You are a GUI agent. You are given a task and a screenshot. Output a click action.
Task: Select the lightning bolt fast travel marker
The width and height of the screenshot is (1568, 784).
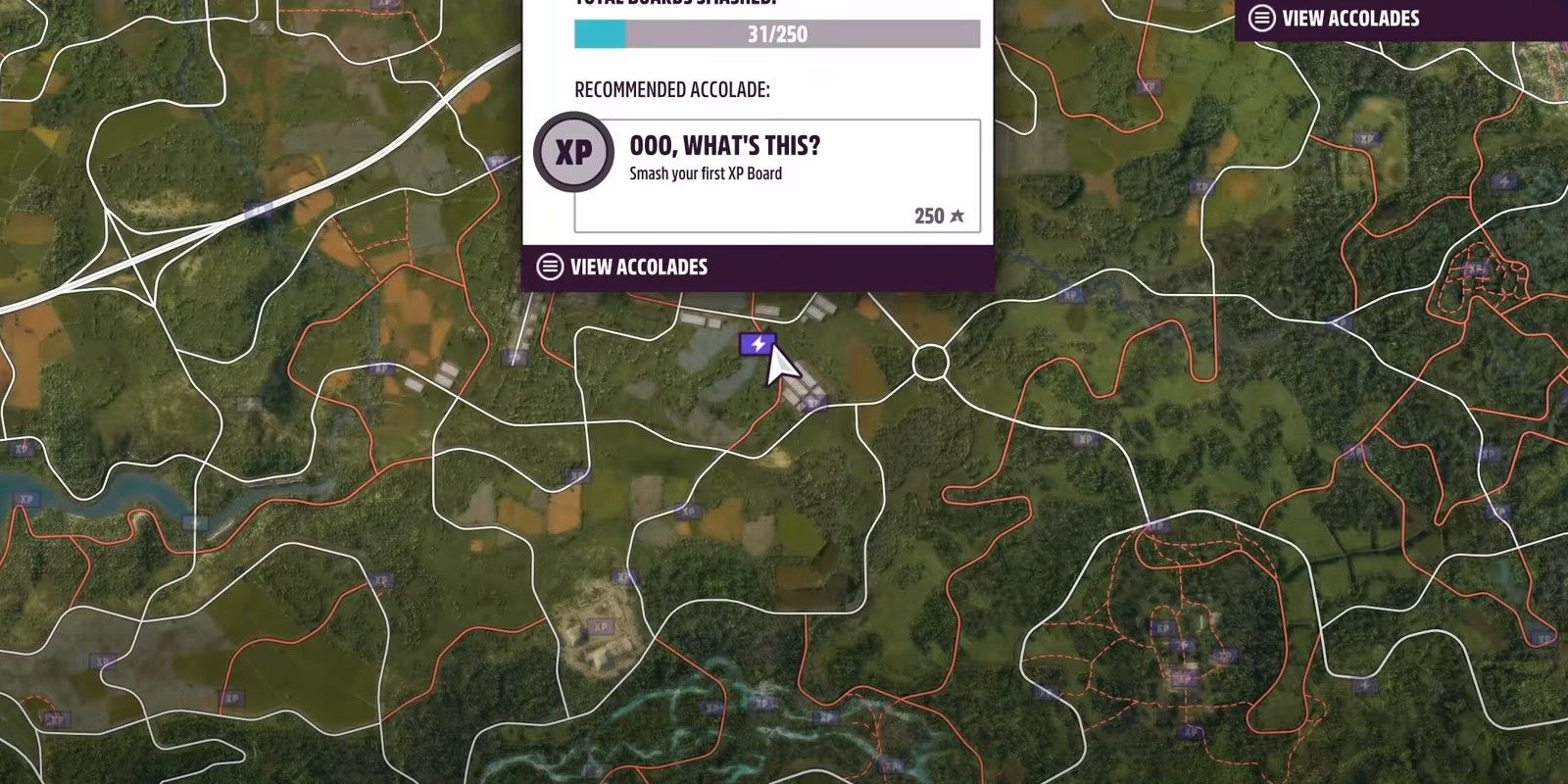(x=757, y=345)
